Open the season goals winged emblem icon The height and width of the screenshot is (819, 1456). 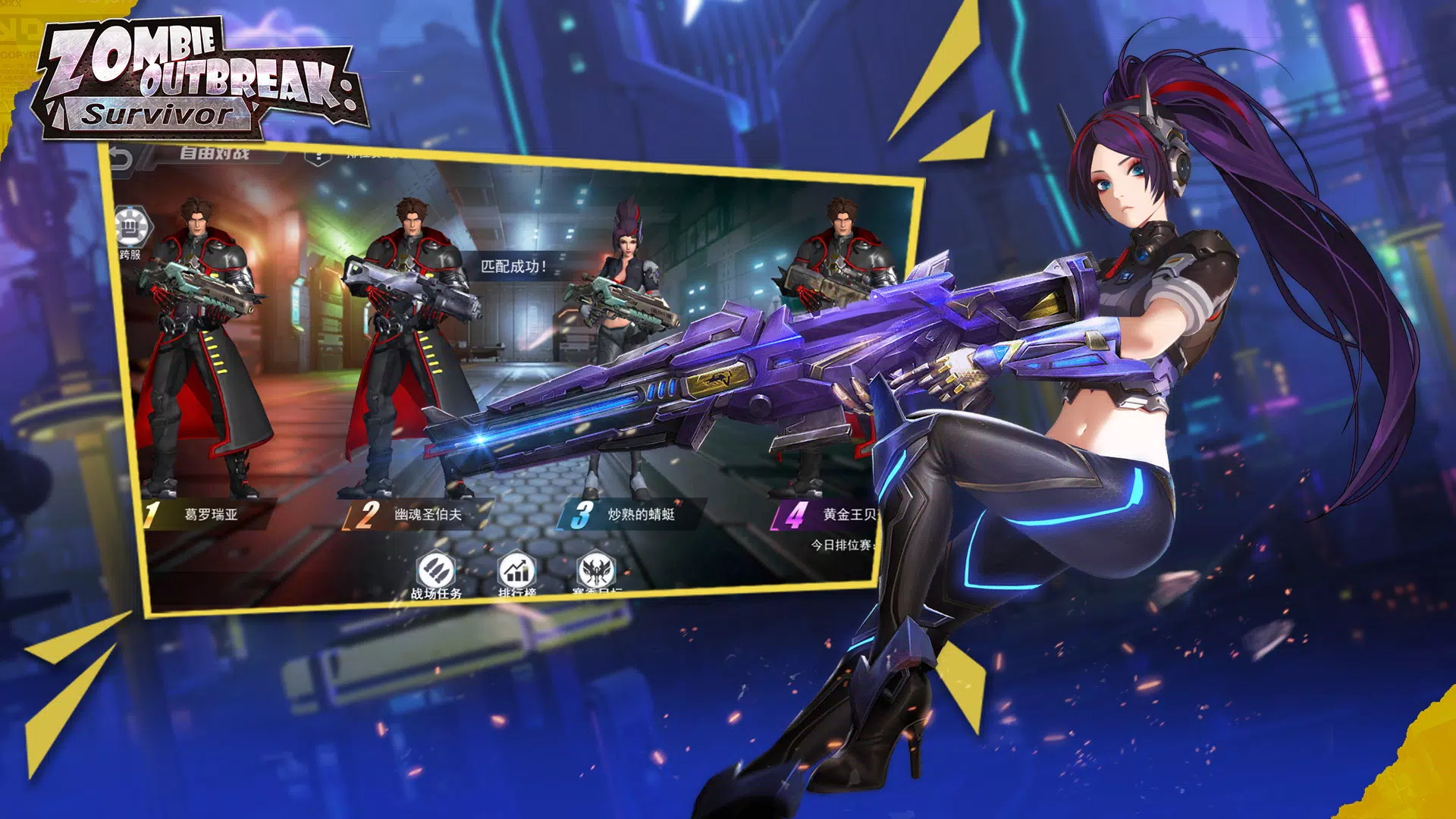pos(596,570)
